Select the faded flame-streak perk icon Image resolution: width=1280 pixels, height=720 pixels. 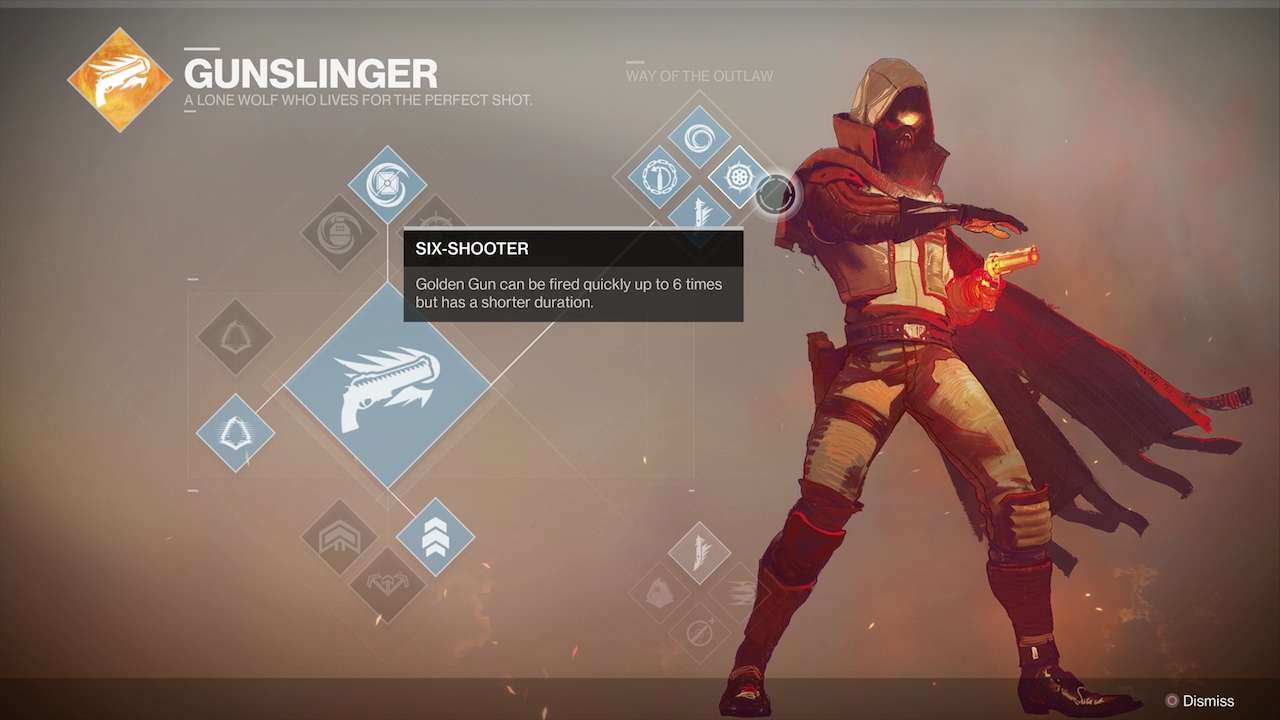pos(738,592)
